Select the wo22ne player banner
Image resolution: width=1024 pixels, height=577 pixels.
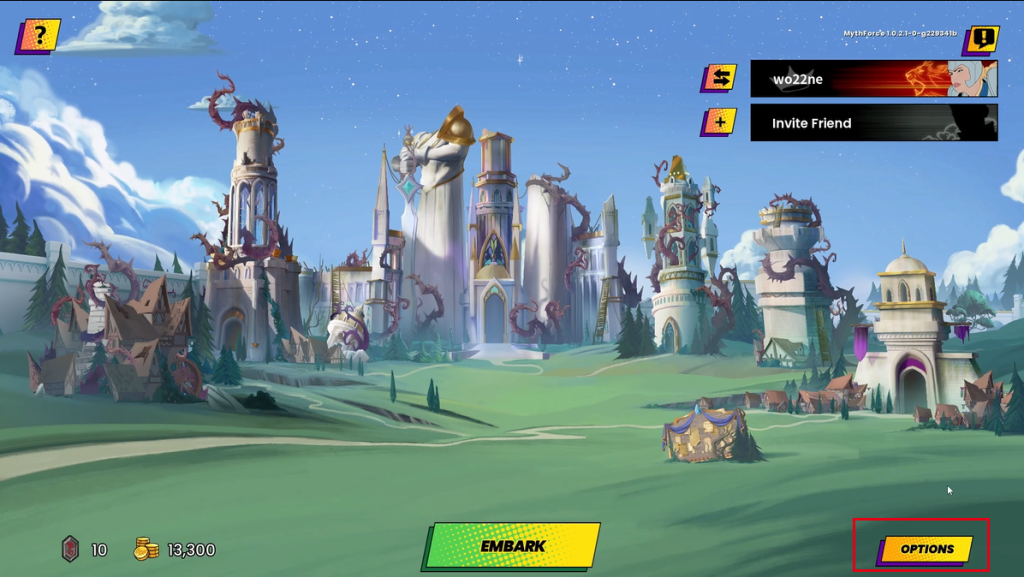[873, 79]
